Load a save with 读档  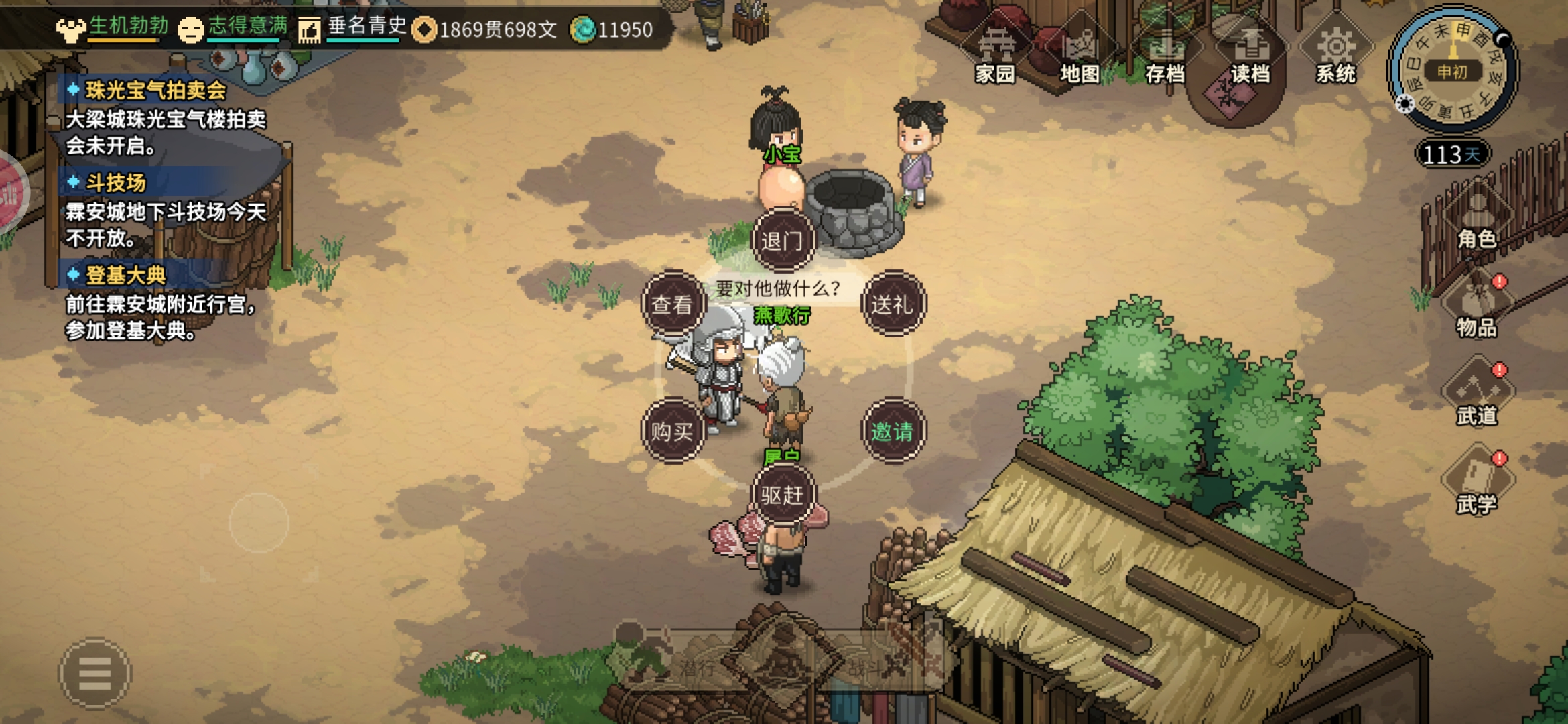pos(1250,55)
